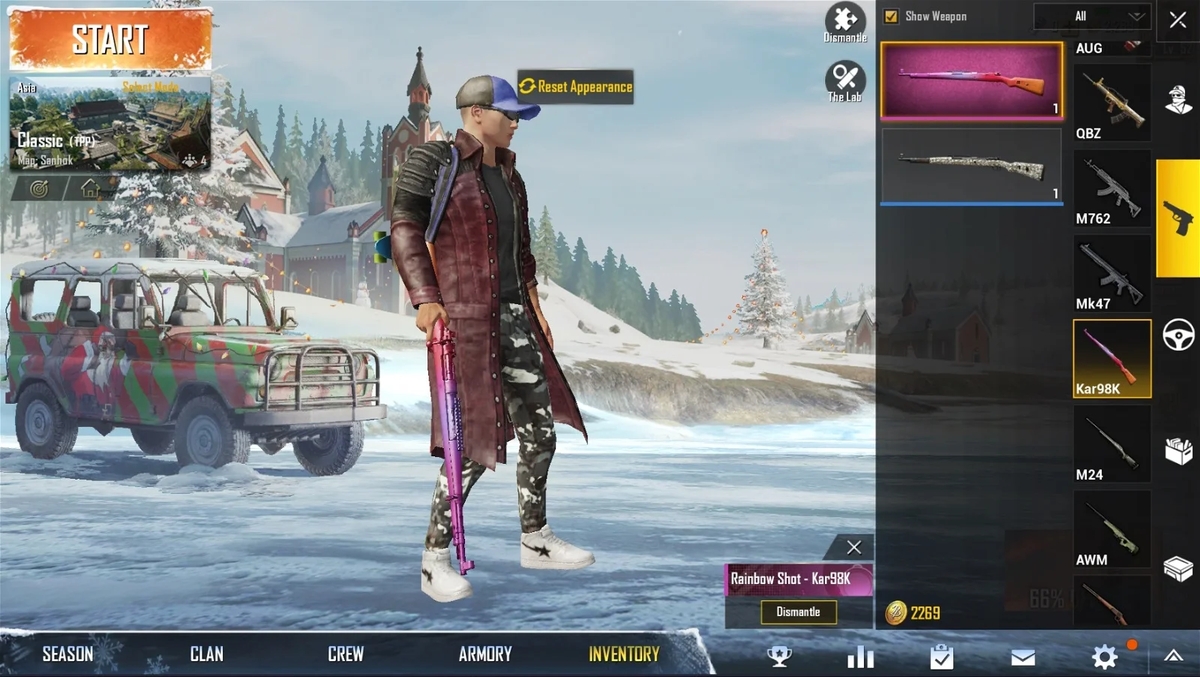Viewport: 1200px width, 677px height.
Task: Open The Lab icon
Action: 845,79
